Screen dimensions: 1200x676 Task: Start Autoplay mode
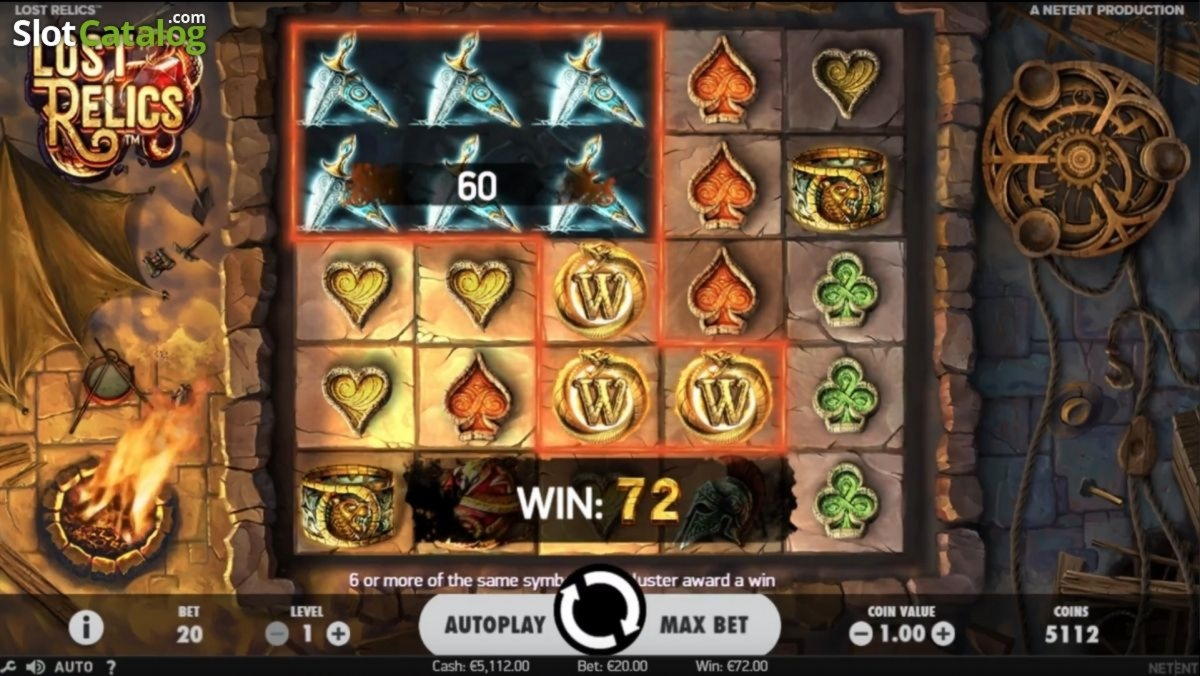point(495,625)
